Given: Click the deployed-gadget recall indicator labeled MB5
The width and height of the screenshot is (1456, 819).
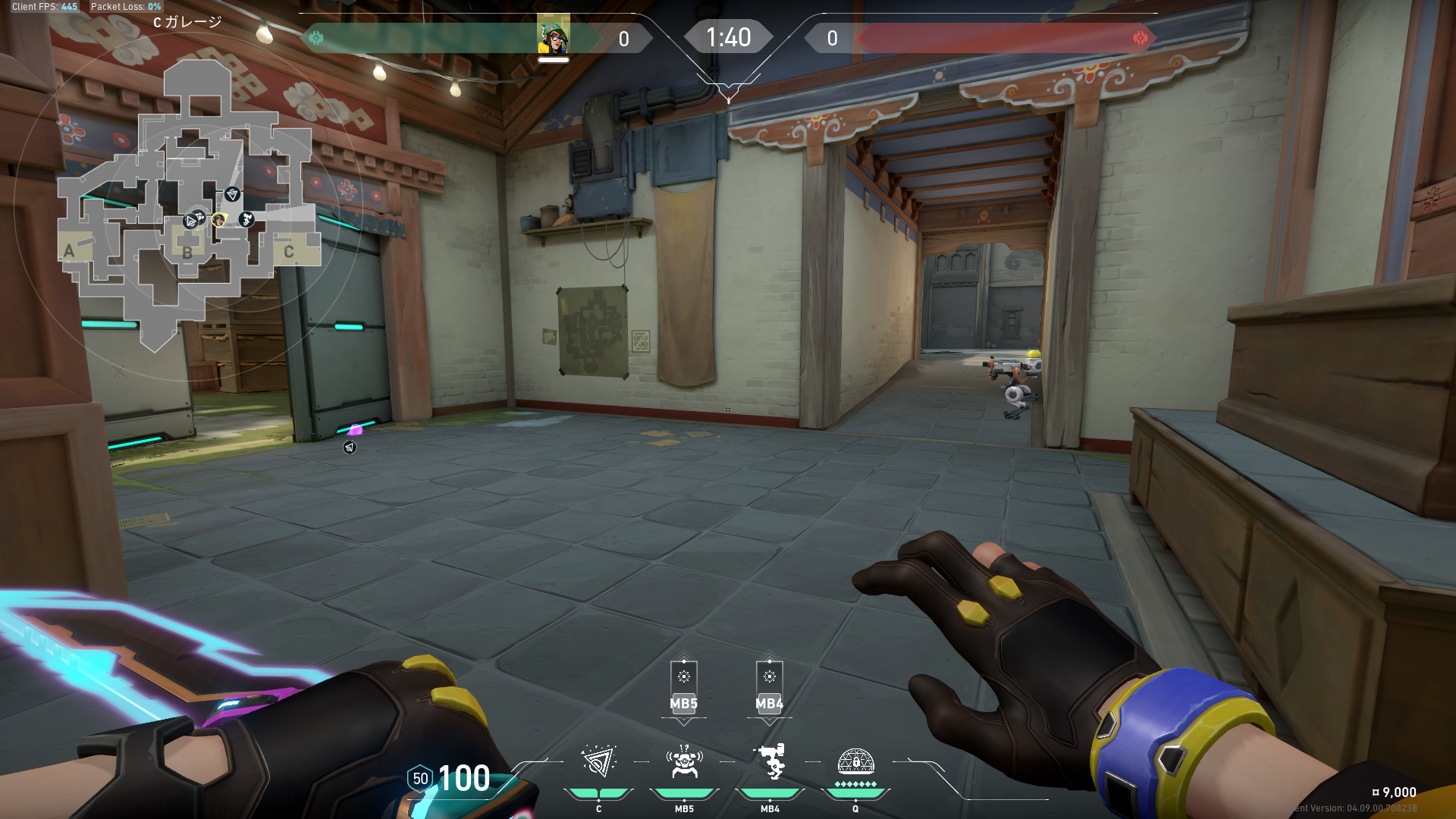Looking at the screenshot, I should click(683, 688).
